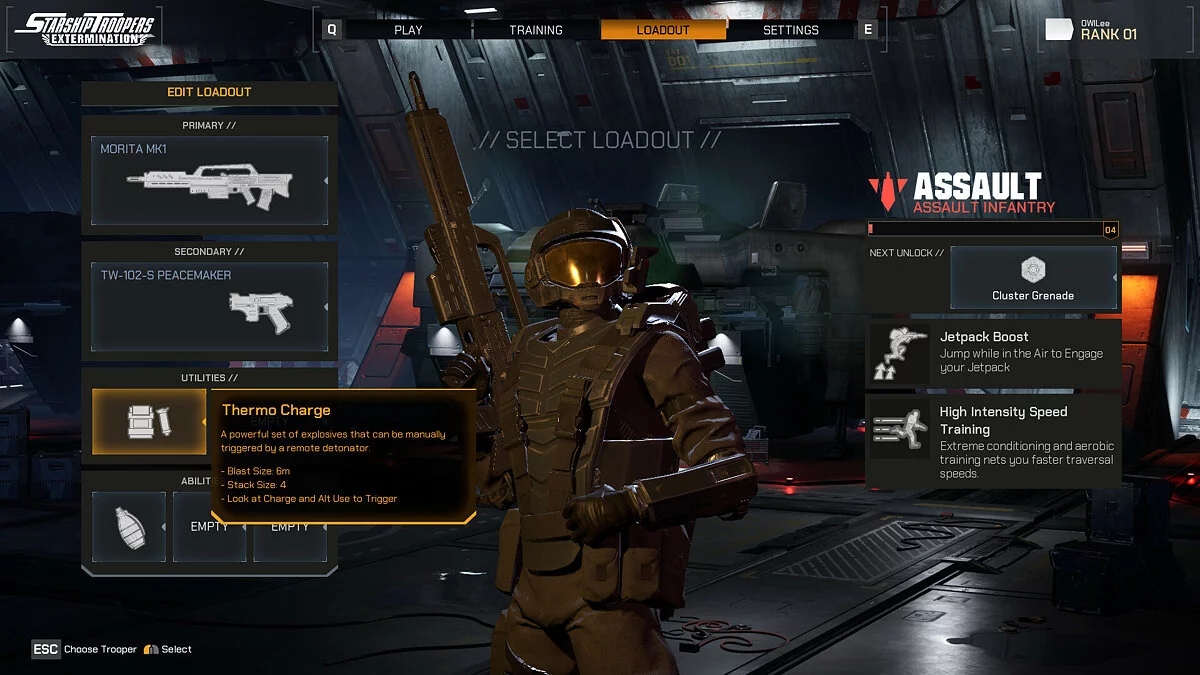Select the Jetpack Boost perk
Image resolution: width=1200 pixels, height=675 pixels.
coord(993,352)
